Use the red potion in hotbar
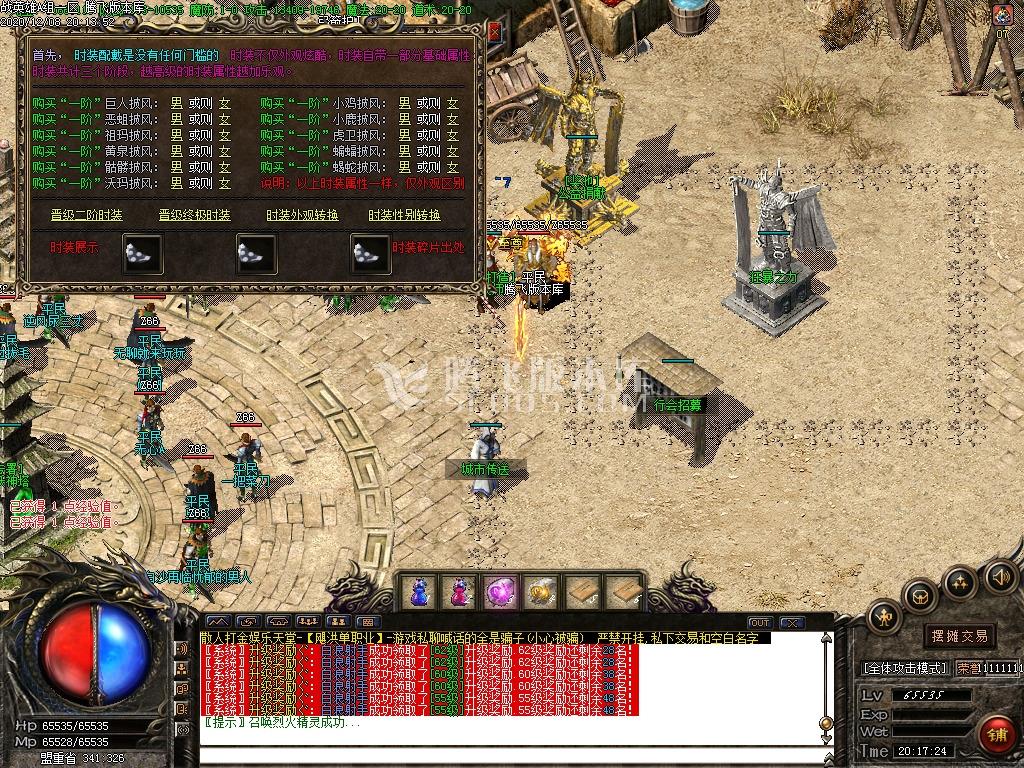This screenshot has width=1024, height=768. click(458, 592)
